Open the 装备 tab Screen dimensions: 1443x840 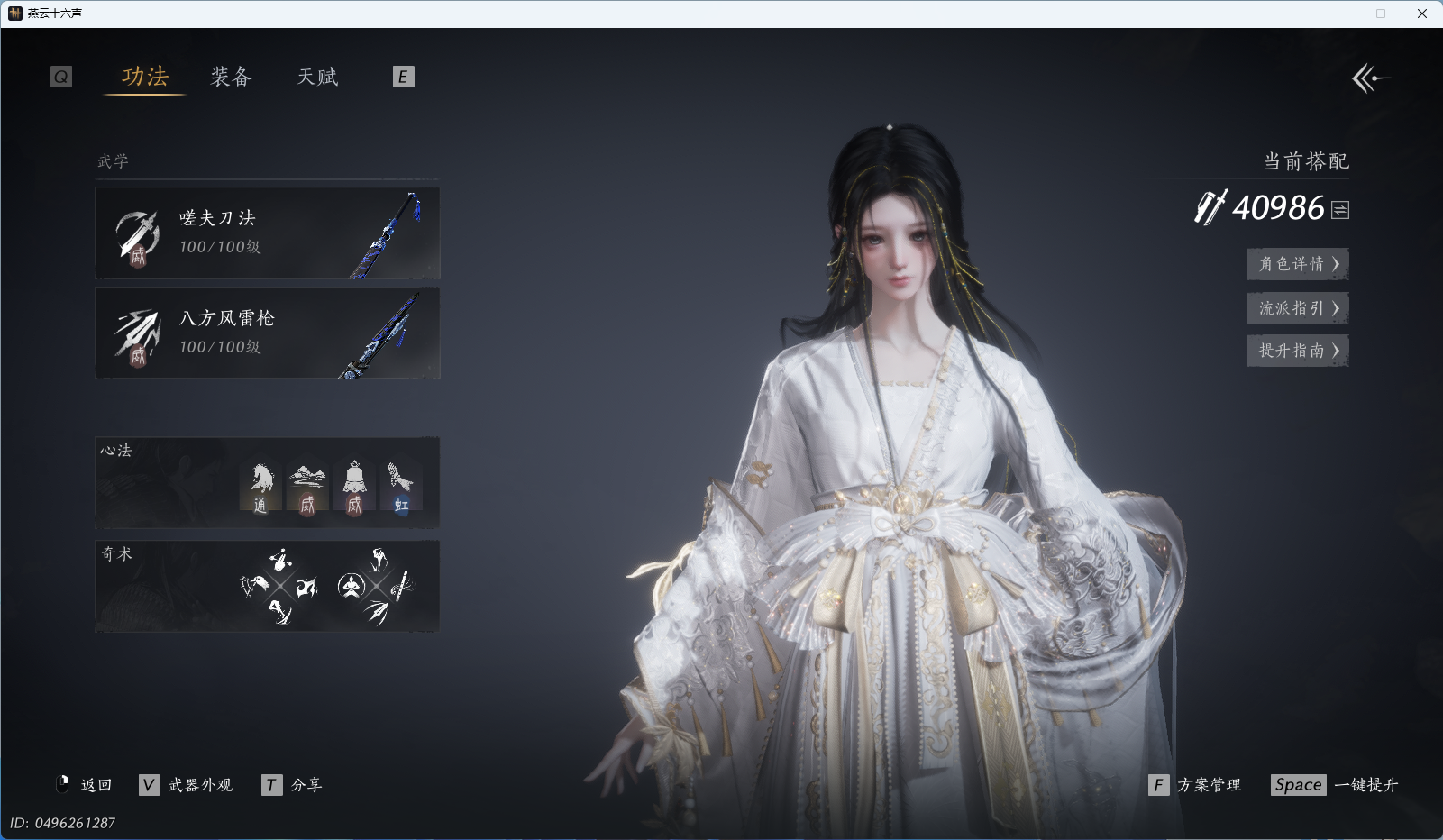(x=231, y=77)
